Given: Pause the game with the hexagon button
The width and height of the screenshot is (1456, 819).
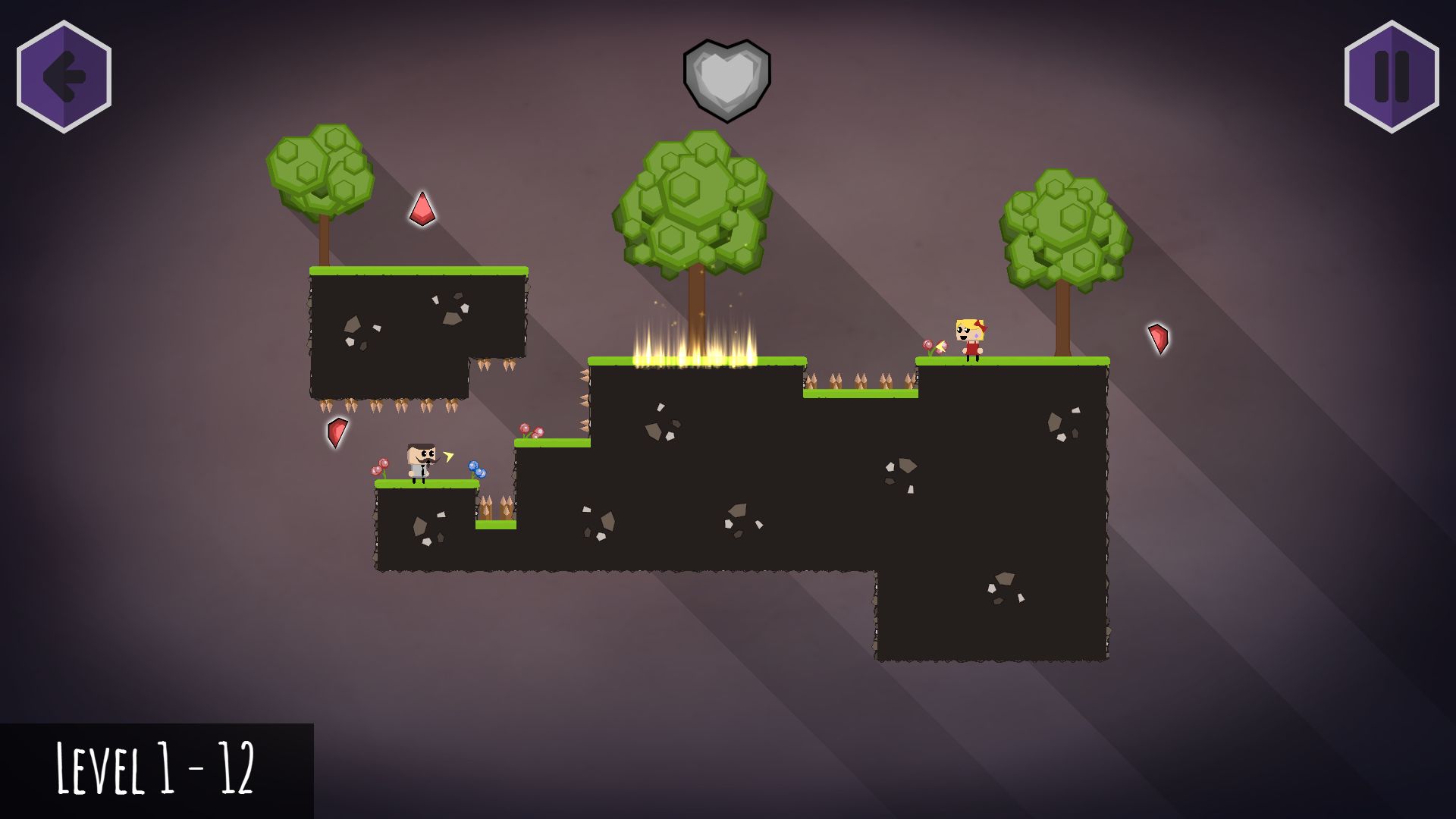Looking at the screenshot, I should click(1392, 77).
